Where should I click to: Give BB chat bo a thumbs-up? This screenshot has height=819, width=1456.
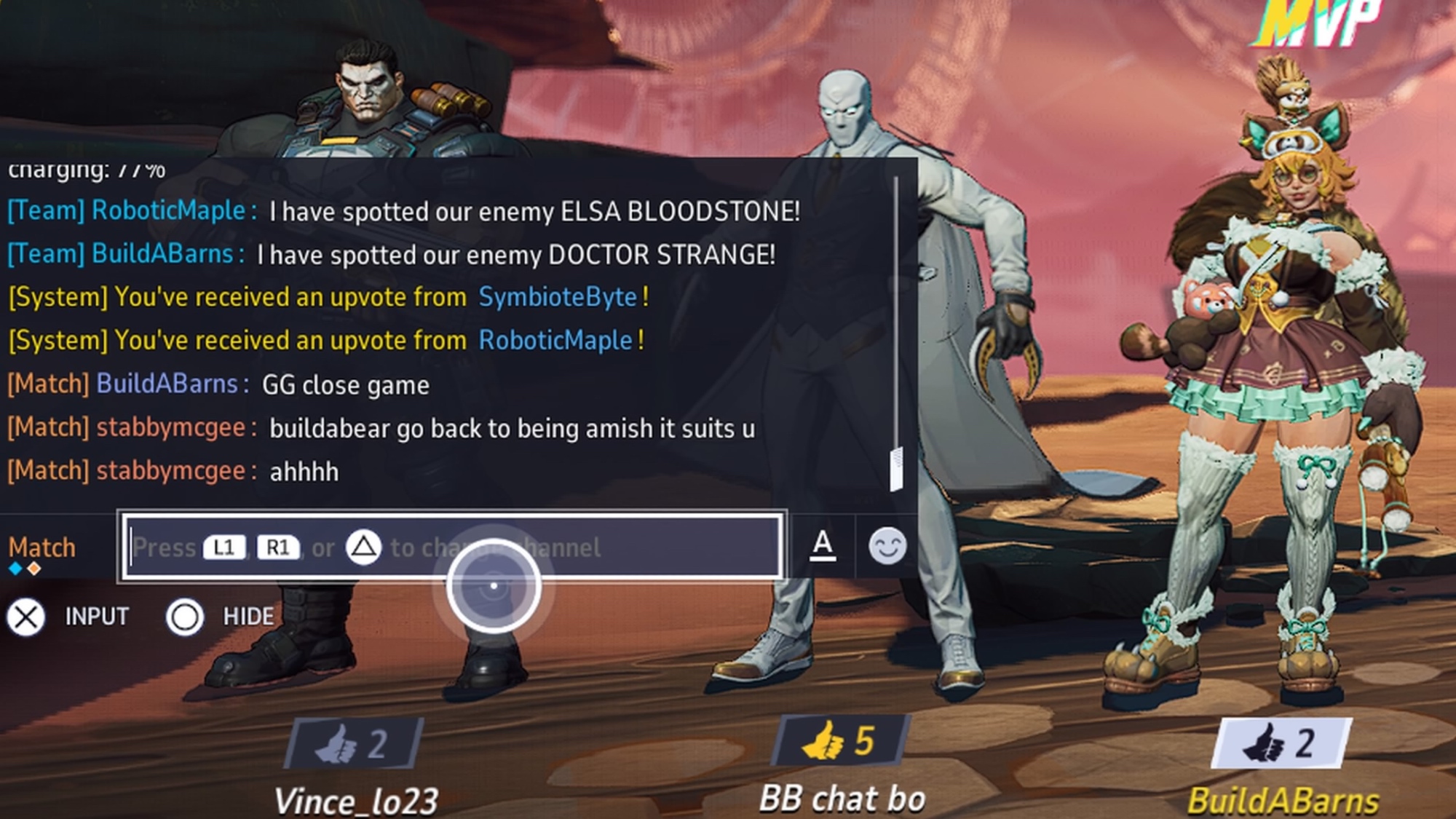pyautogui.click(x=839, y=741)
